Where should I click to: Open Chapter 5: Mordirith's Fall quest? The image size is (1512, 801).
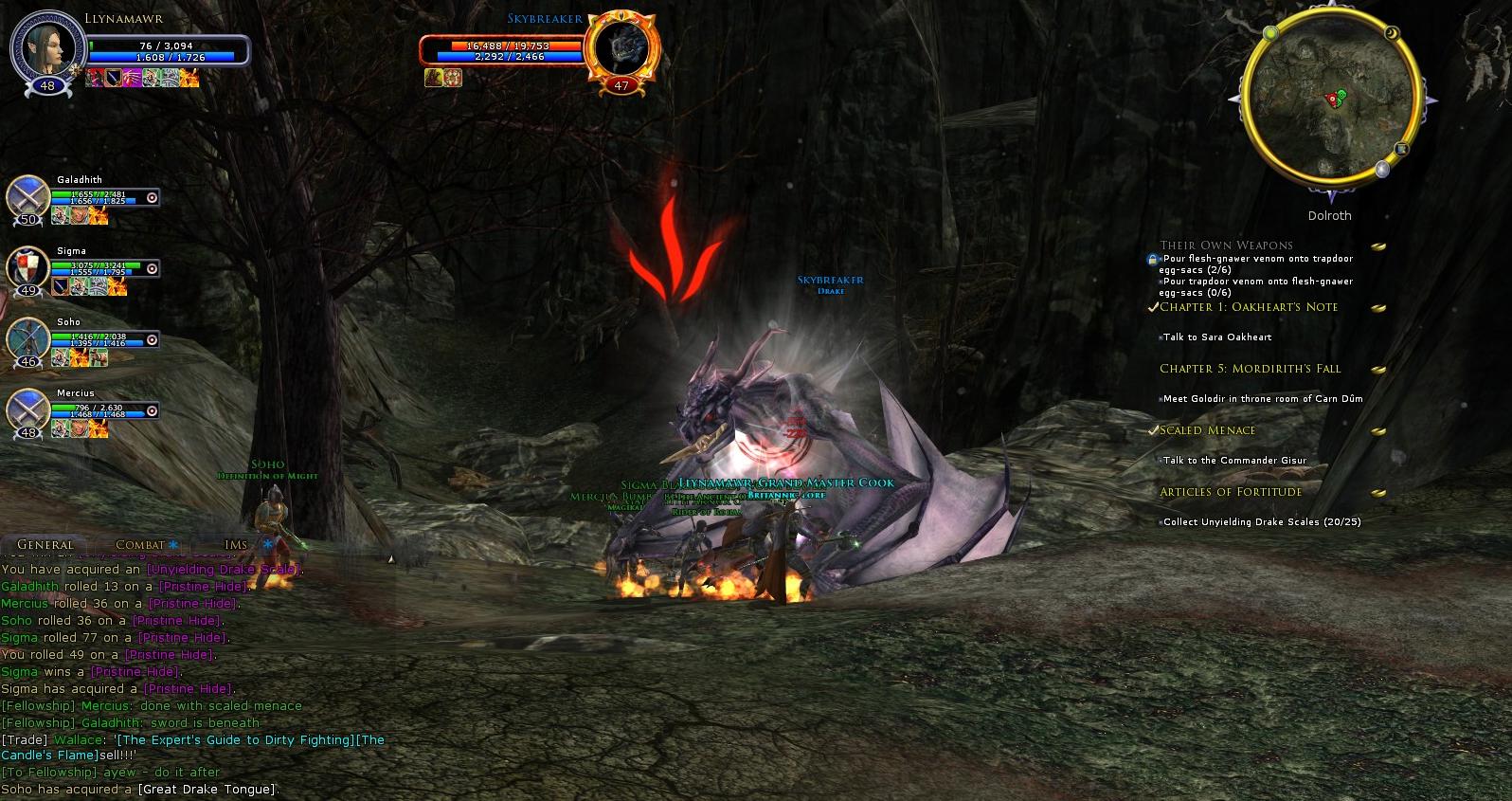pyautogui.click(x=1250, y=369)
